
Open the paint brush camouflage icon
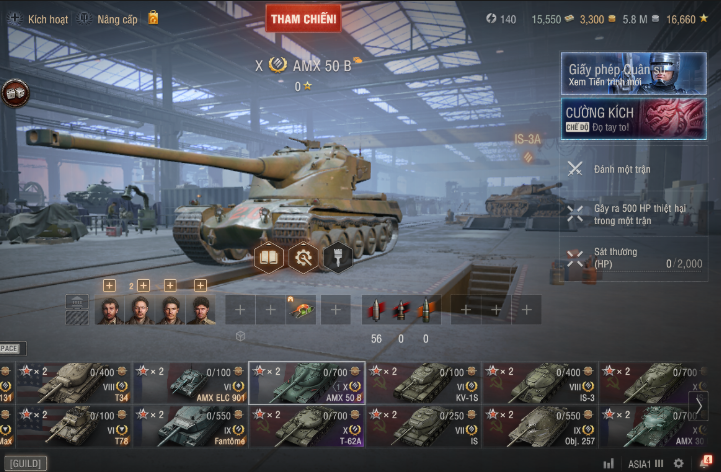point(338,257)
